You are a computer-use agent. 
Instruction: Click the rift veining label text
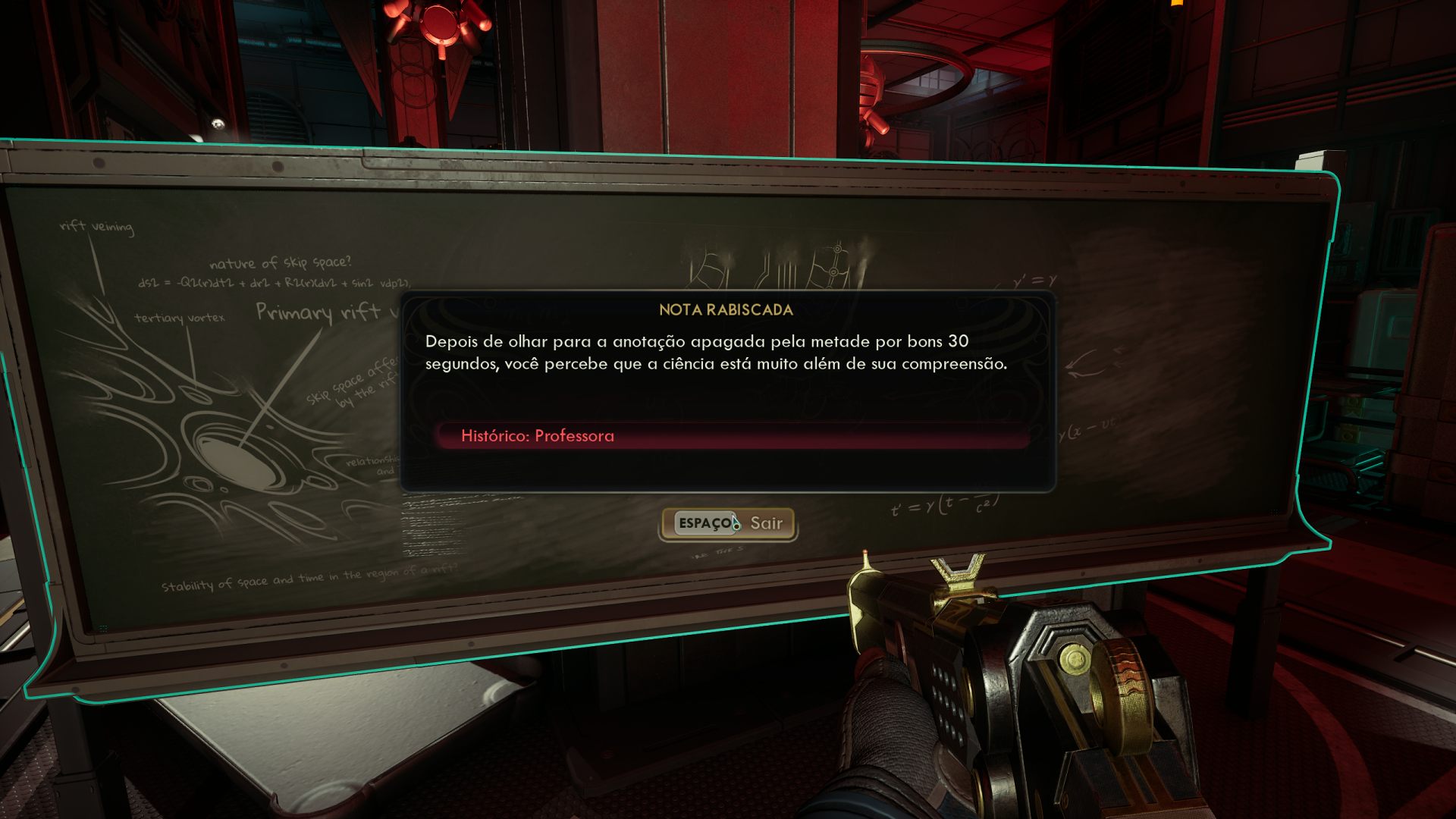pos(96,225)
